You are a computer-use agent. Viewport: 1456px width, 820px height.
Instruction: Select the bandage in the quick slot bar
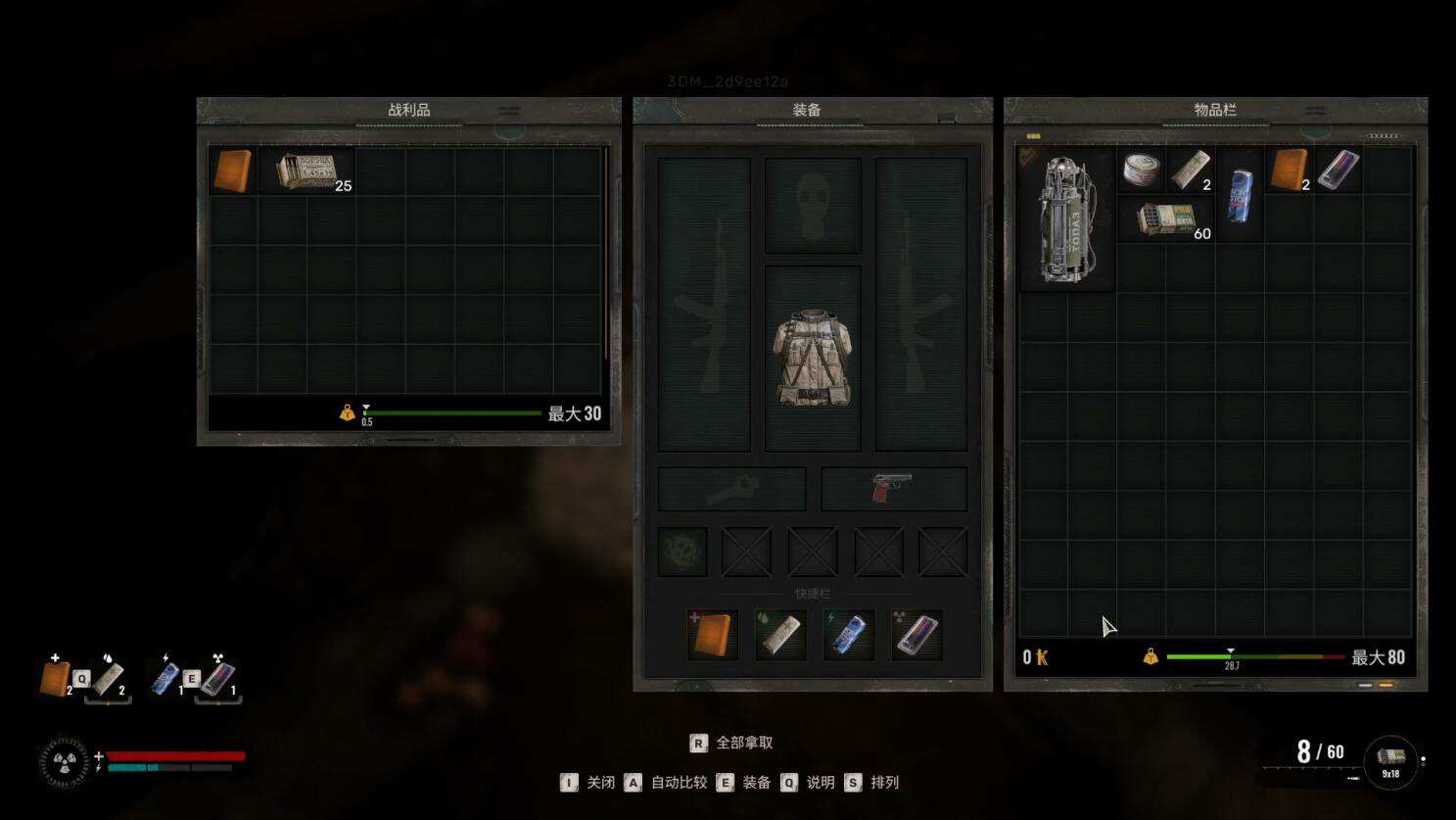tap(780, 635)
